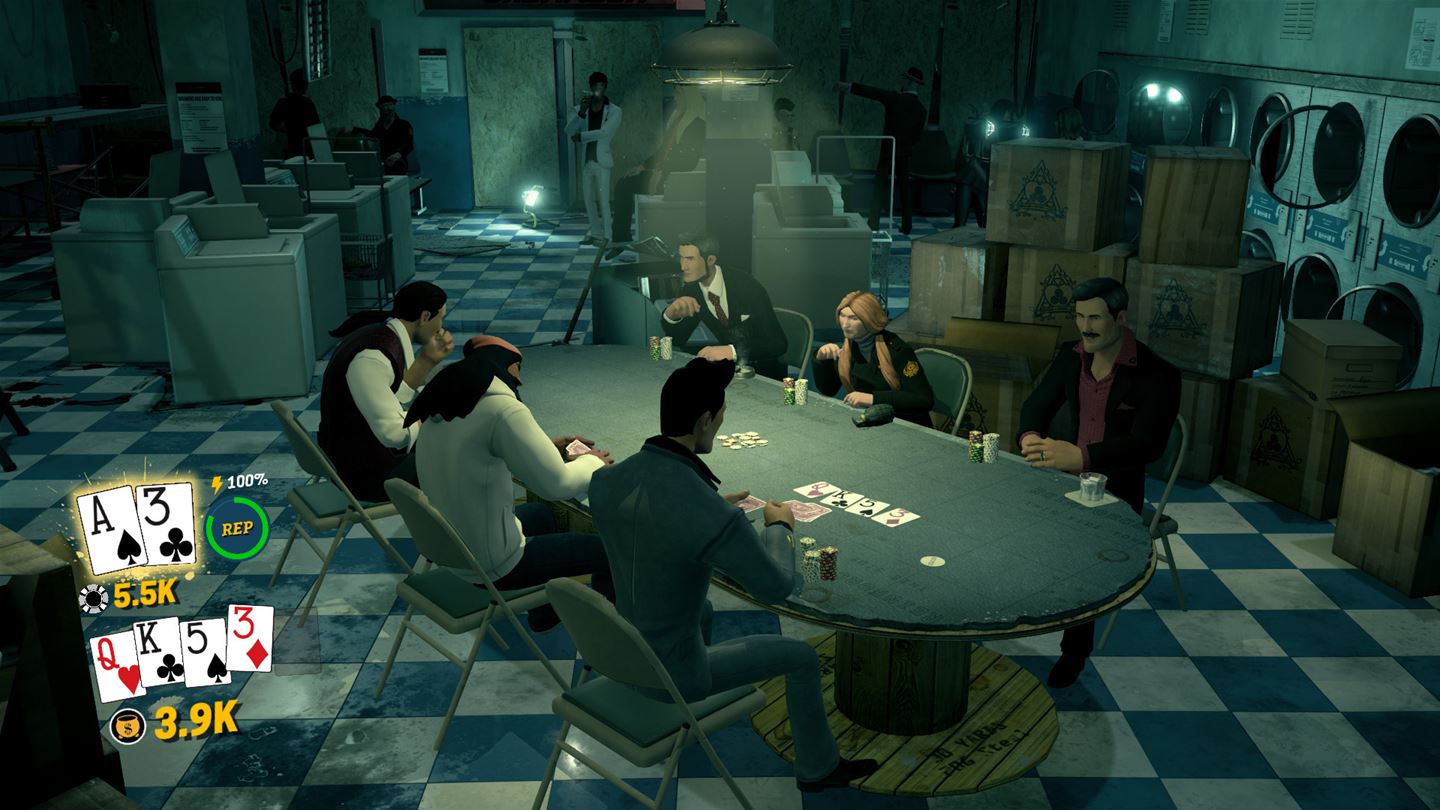Click the lightning bolt energy icon
1440x810 pixels.
(x=216, y=483)
